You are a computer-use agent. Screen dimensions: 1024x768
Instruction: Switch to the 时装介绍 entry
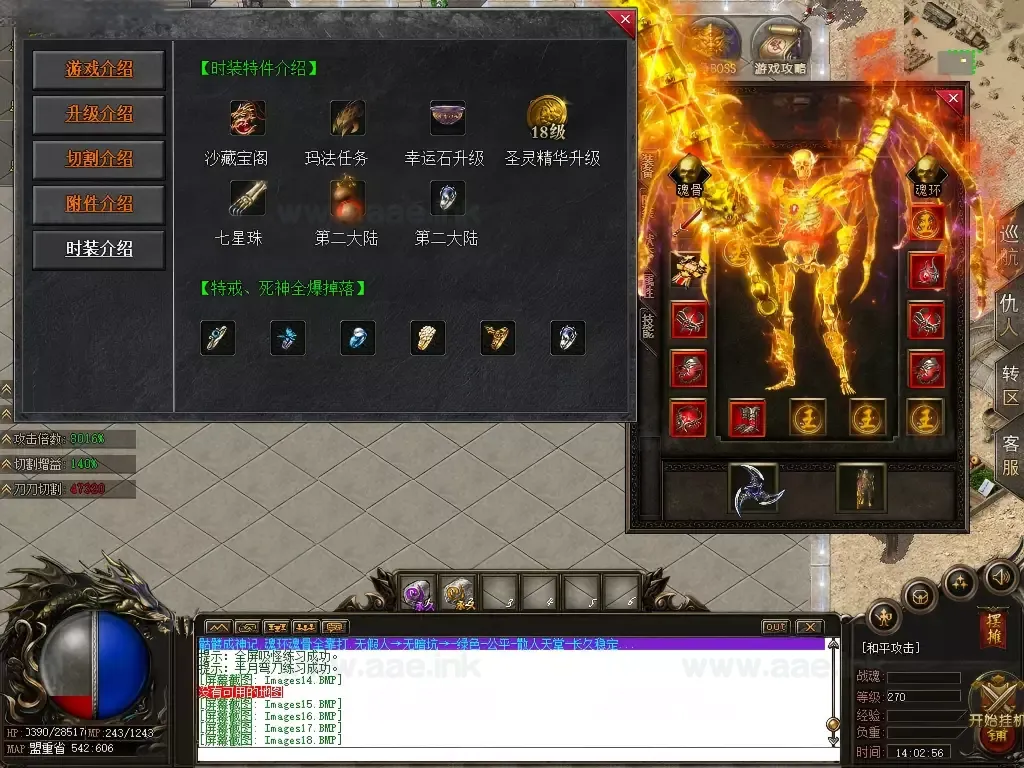pos(99,249)
